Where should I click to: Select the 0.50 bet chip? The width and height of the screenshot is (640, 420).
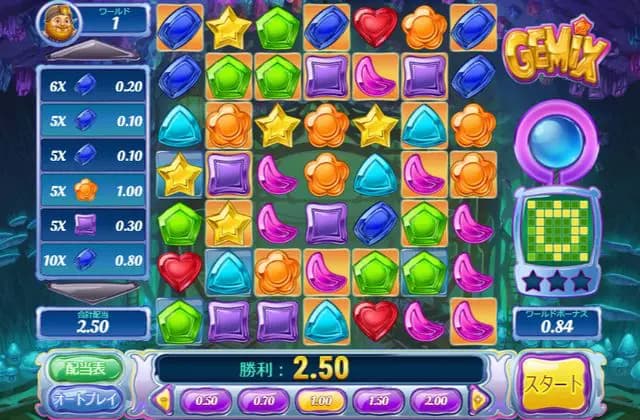(206, 400)
